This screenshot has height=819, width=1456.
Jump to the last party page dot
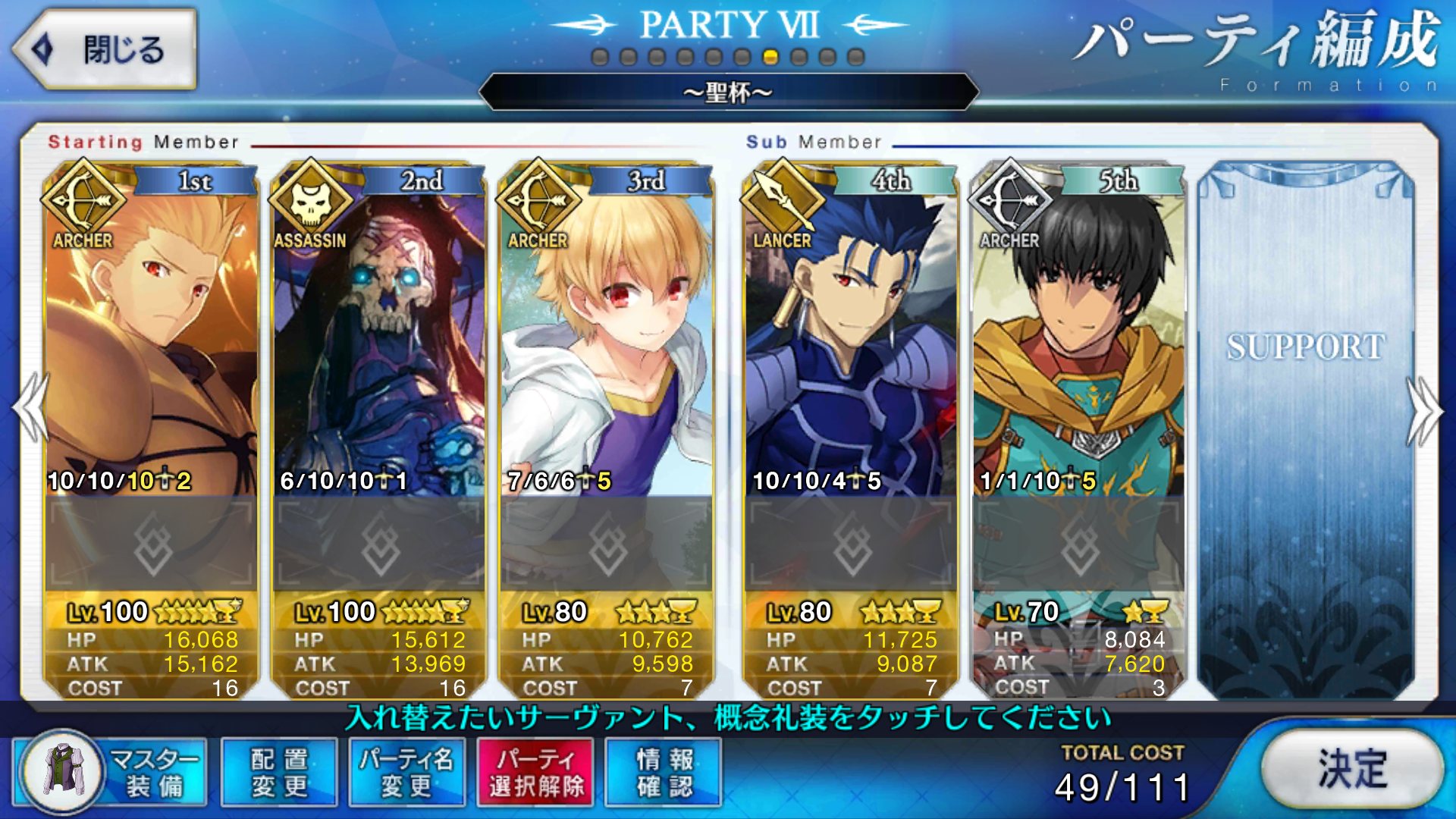click(856, 57)
